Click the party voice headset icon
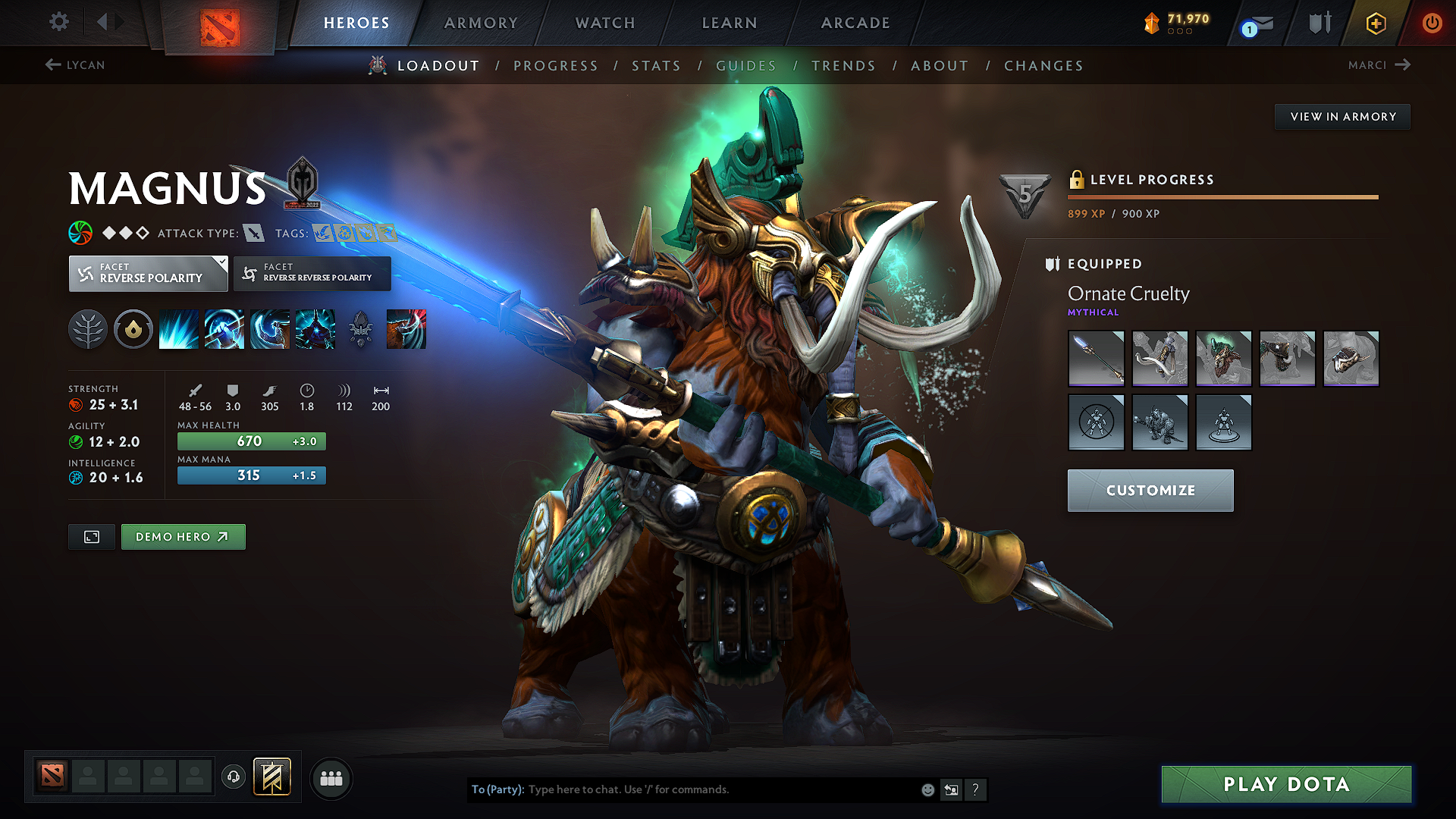 (233, 777)
